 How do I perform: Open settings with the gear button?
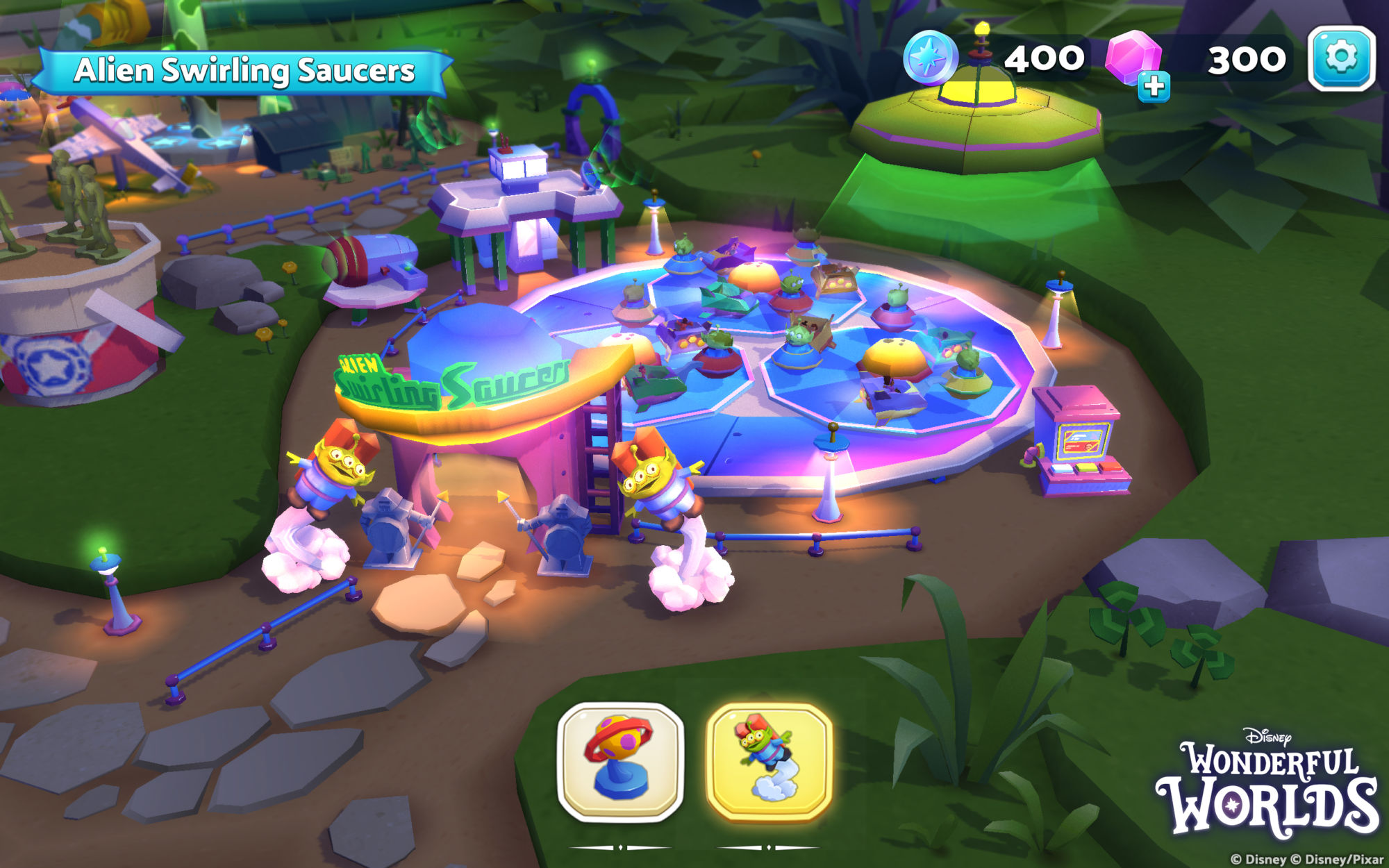tap(1341, 58)
